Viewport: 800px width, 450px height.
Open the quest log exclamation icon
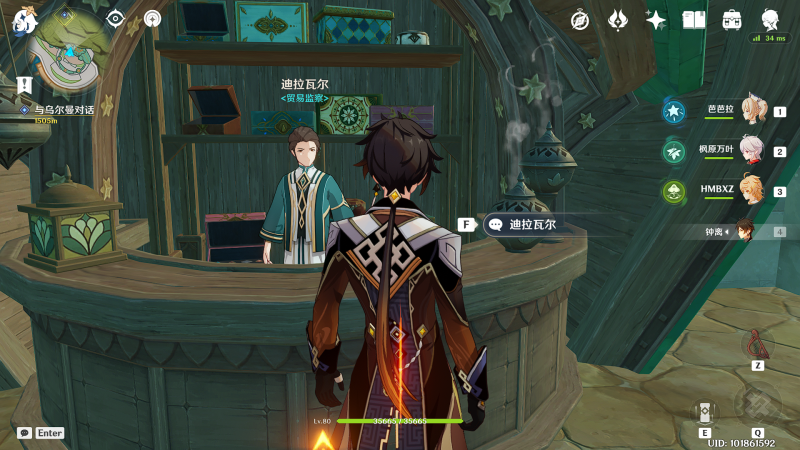coord(24,85)
